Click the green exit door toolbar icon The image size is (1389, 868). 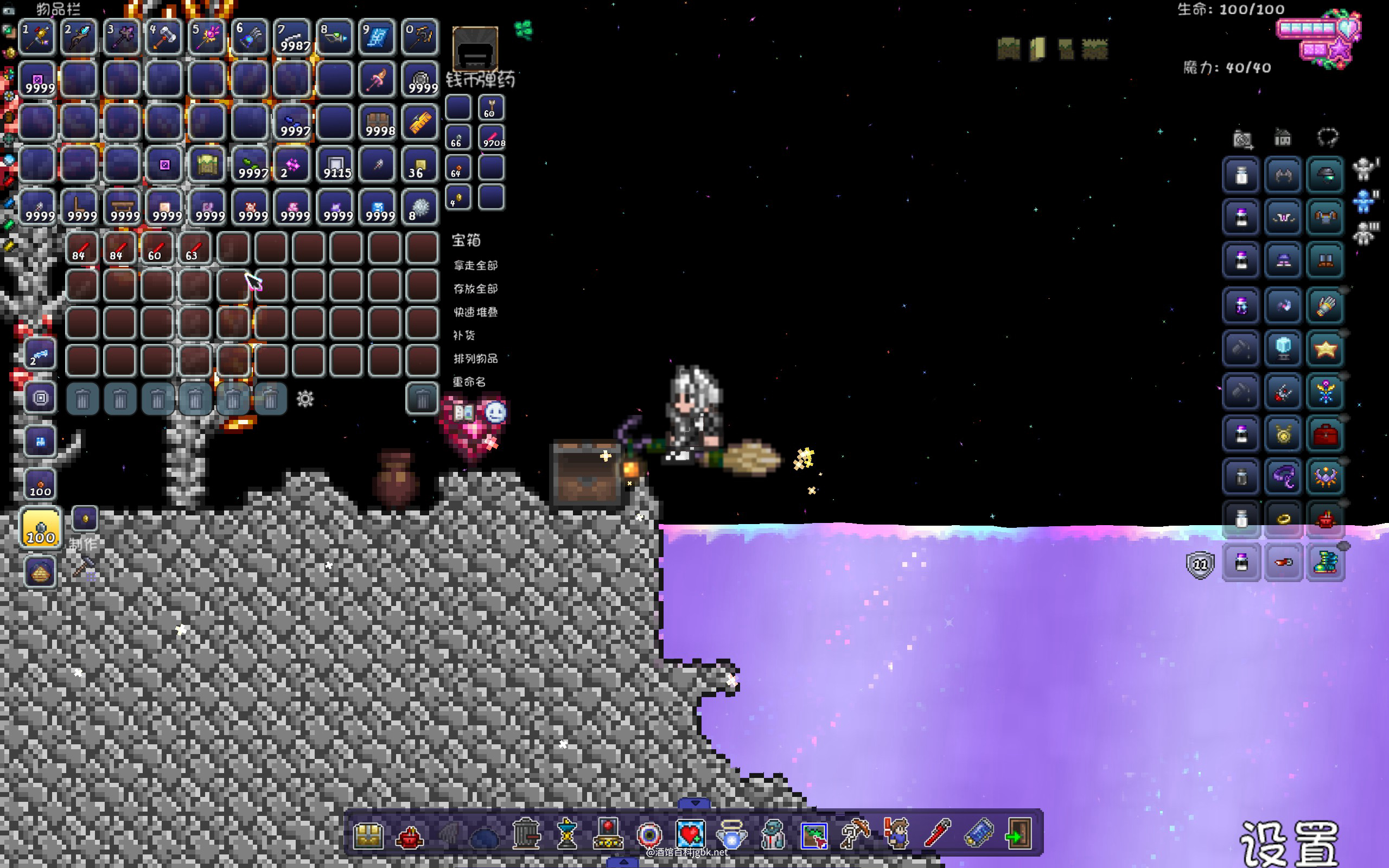[1017, 834]
